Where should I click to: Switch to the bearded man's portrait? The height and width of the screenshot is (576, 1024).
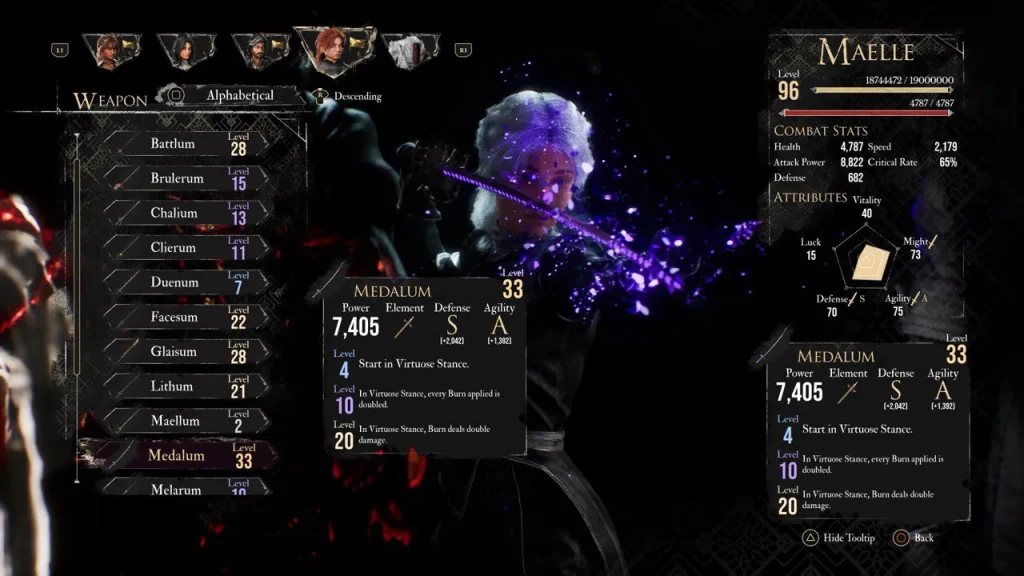[258, 50]
